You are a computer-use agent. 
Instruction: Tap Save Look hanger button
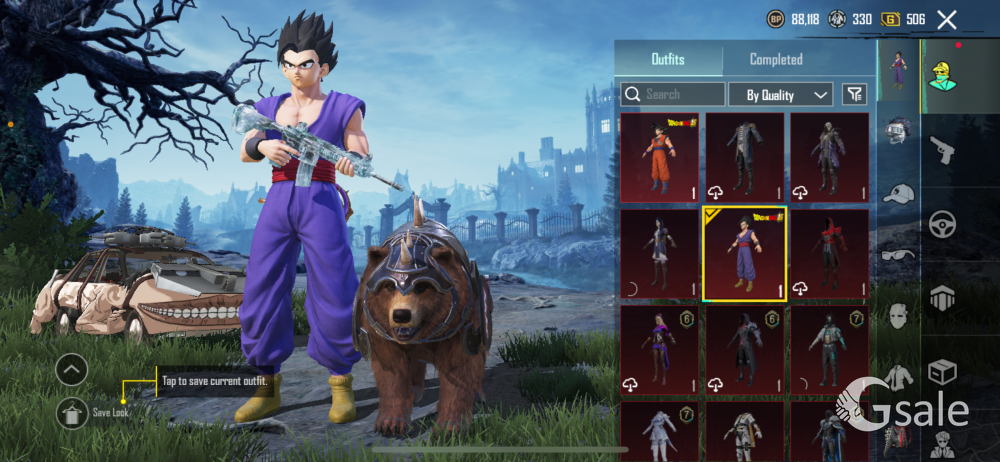tap(71, 411)
